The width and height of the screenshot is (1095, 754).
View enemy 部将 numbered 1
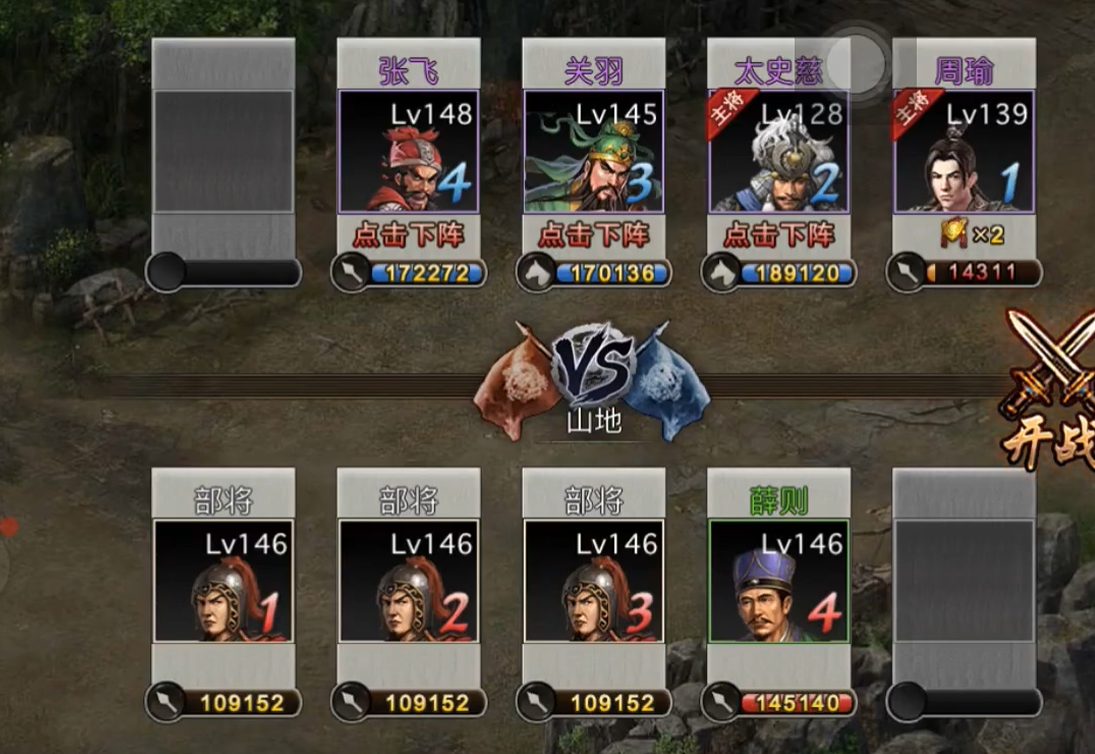pyautogui.click(x=223, y=581)
